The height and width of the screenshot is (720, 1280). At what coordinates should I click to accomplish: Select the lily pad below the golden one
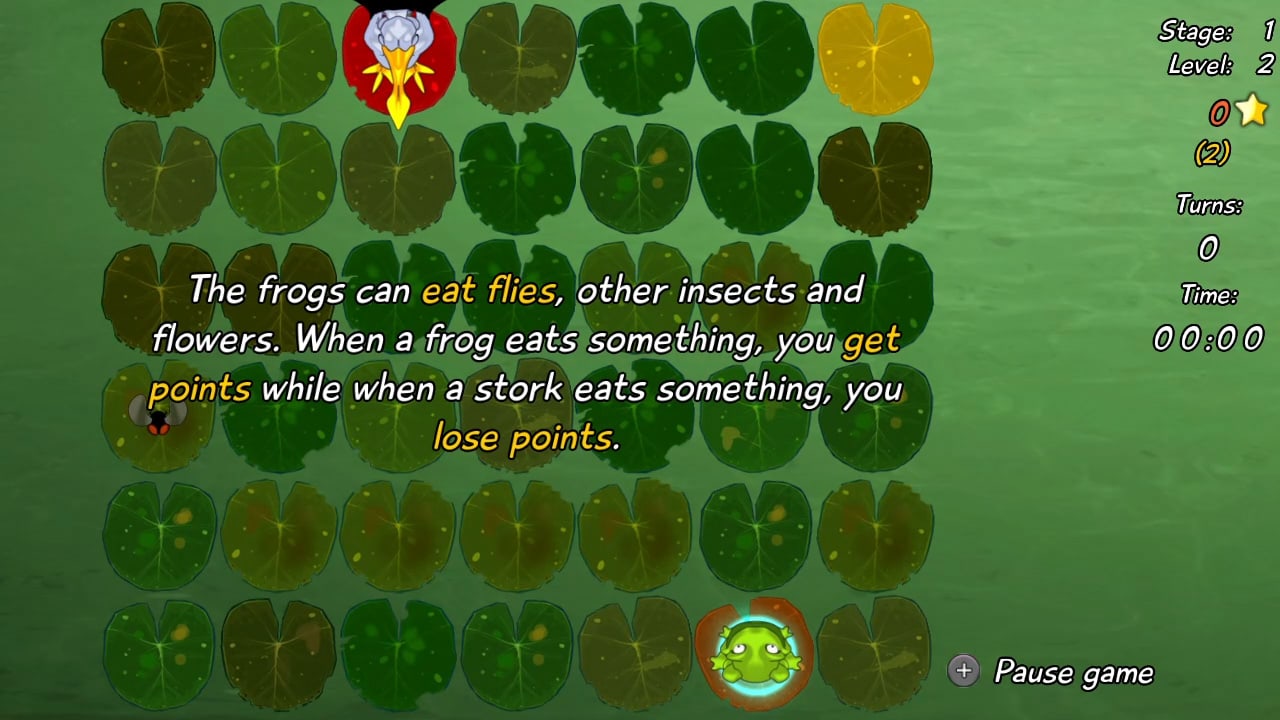point(876,175)
